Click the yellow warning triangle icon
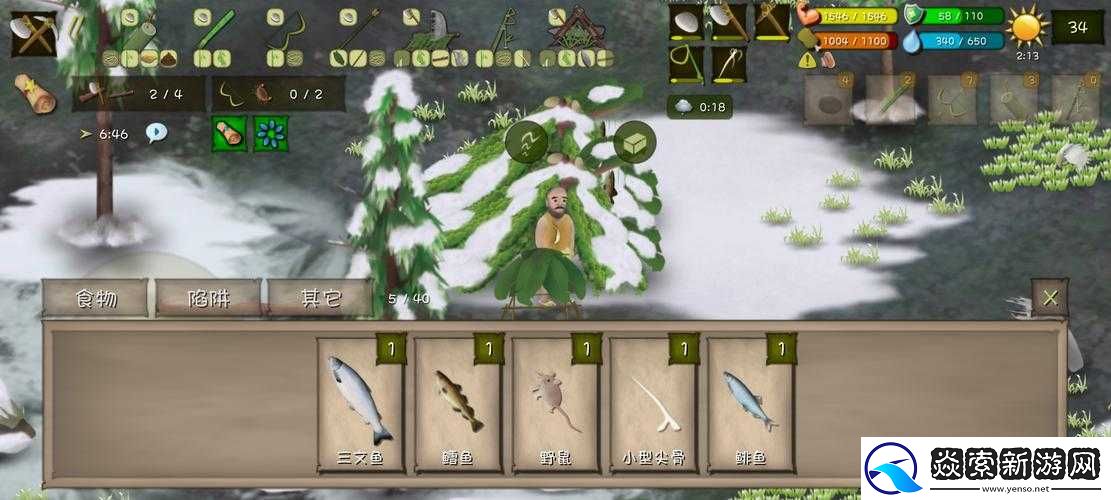Image resolution: width=1111 pixels, height=500 pixels. 807,60
